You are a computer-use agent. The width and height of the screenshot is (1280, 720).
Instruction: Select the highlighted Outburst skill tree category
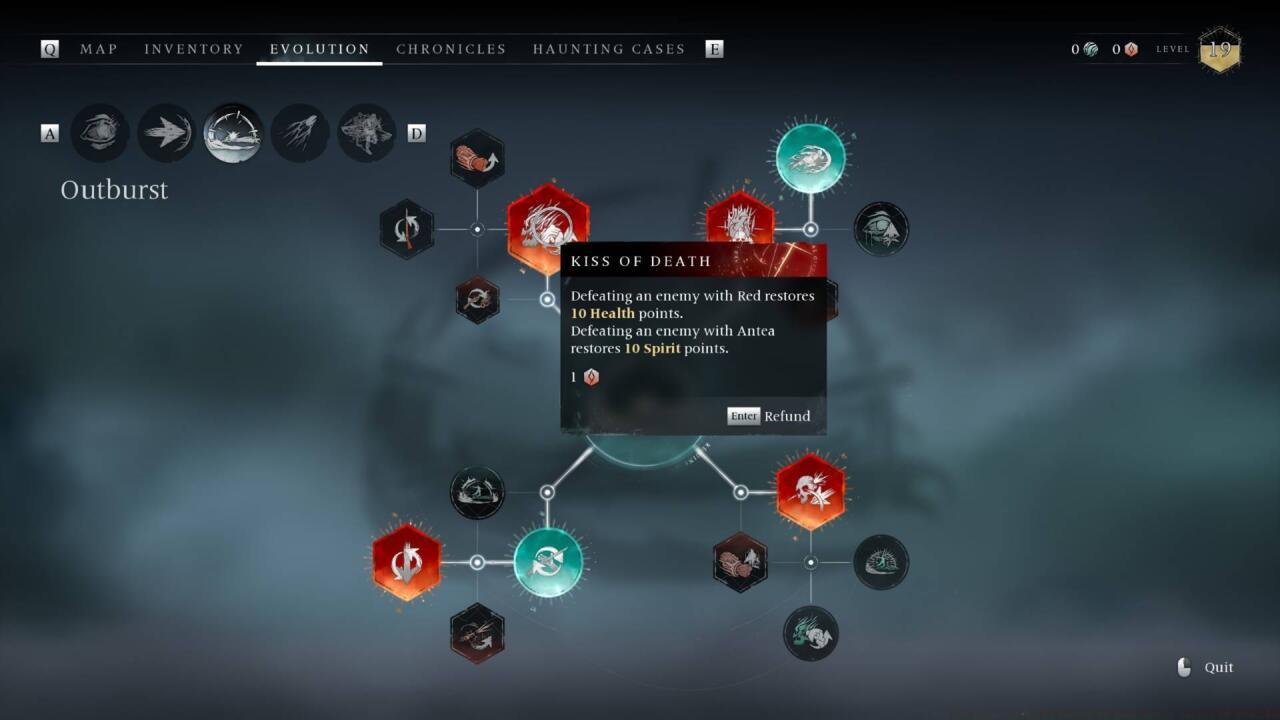[233, 133]
